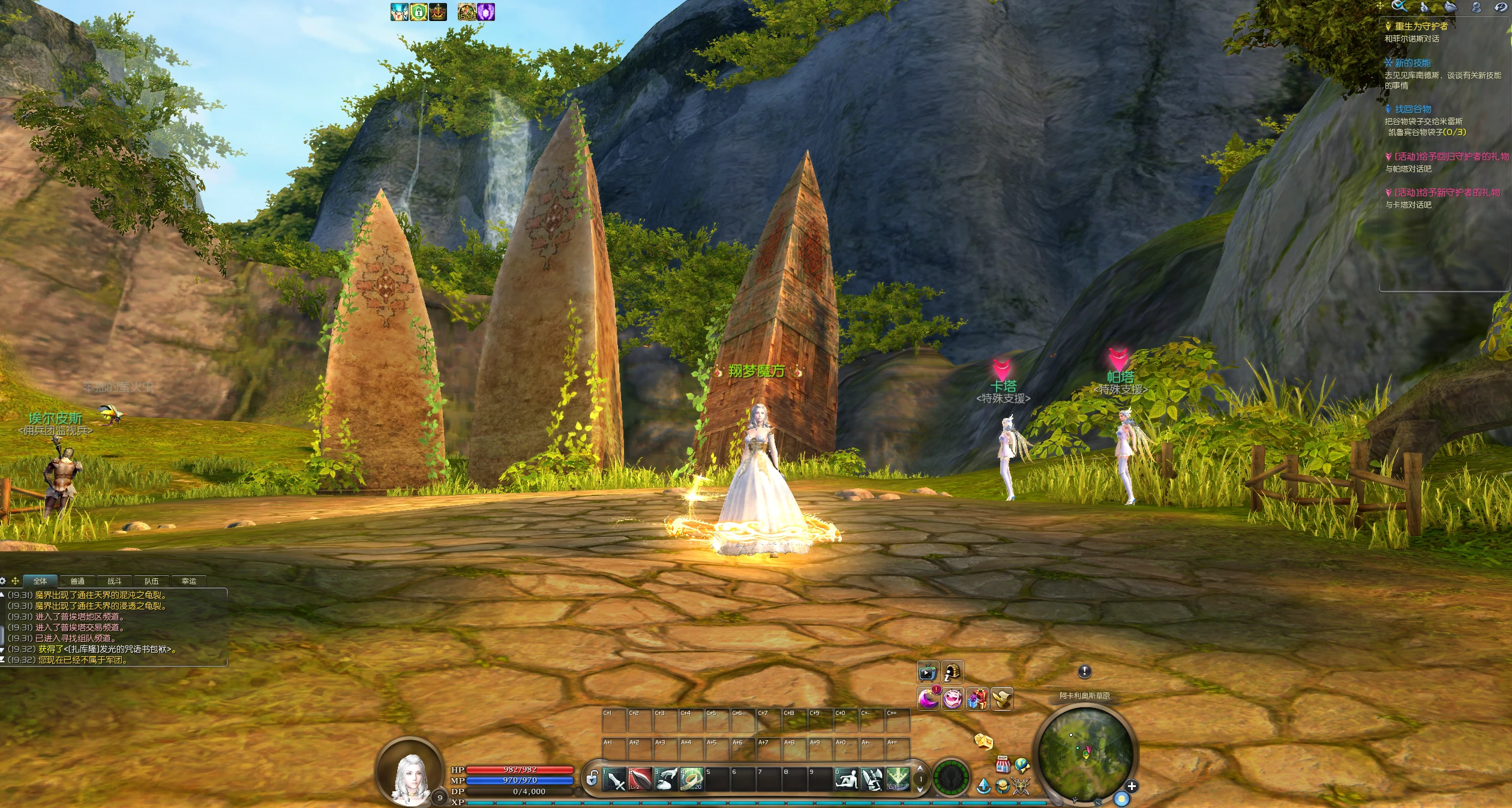Open the gift boxes event icon
The width and height of the screenshot is (1512, 808).
point(977,699)
